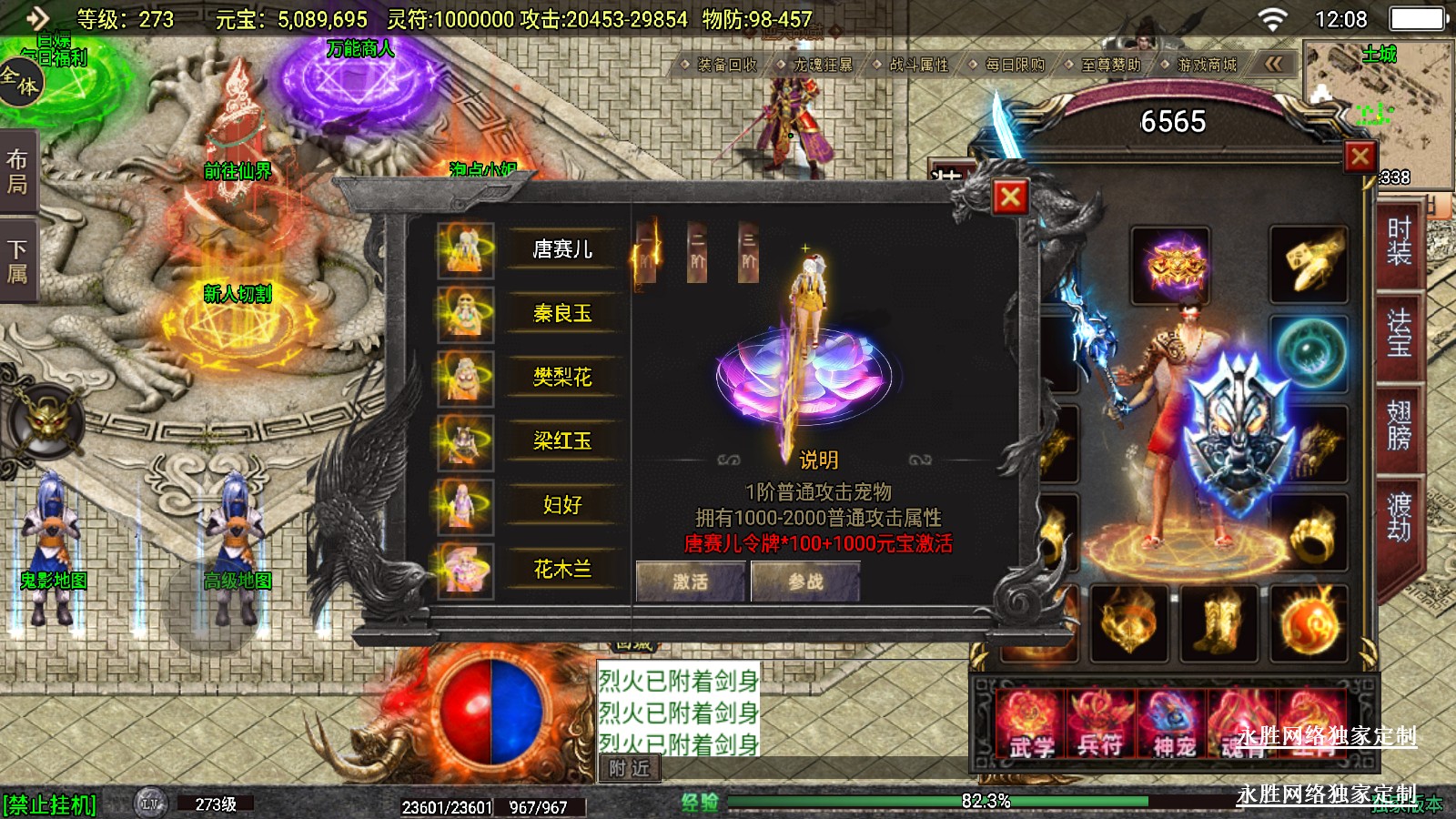Open the 游戏商城 game shop
The height and width of the screenshot is (819, 1456).
pyautogui.click(x=1206, y=65)
